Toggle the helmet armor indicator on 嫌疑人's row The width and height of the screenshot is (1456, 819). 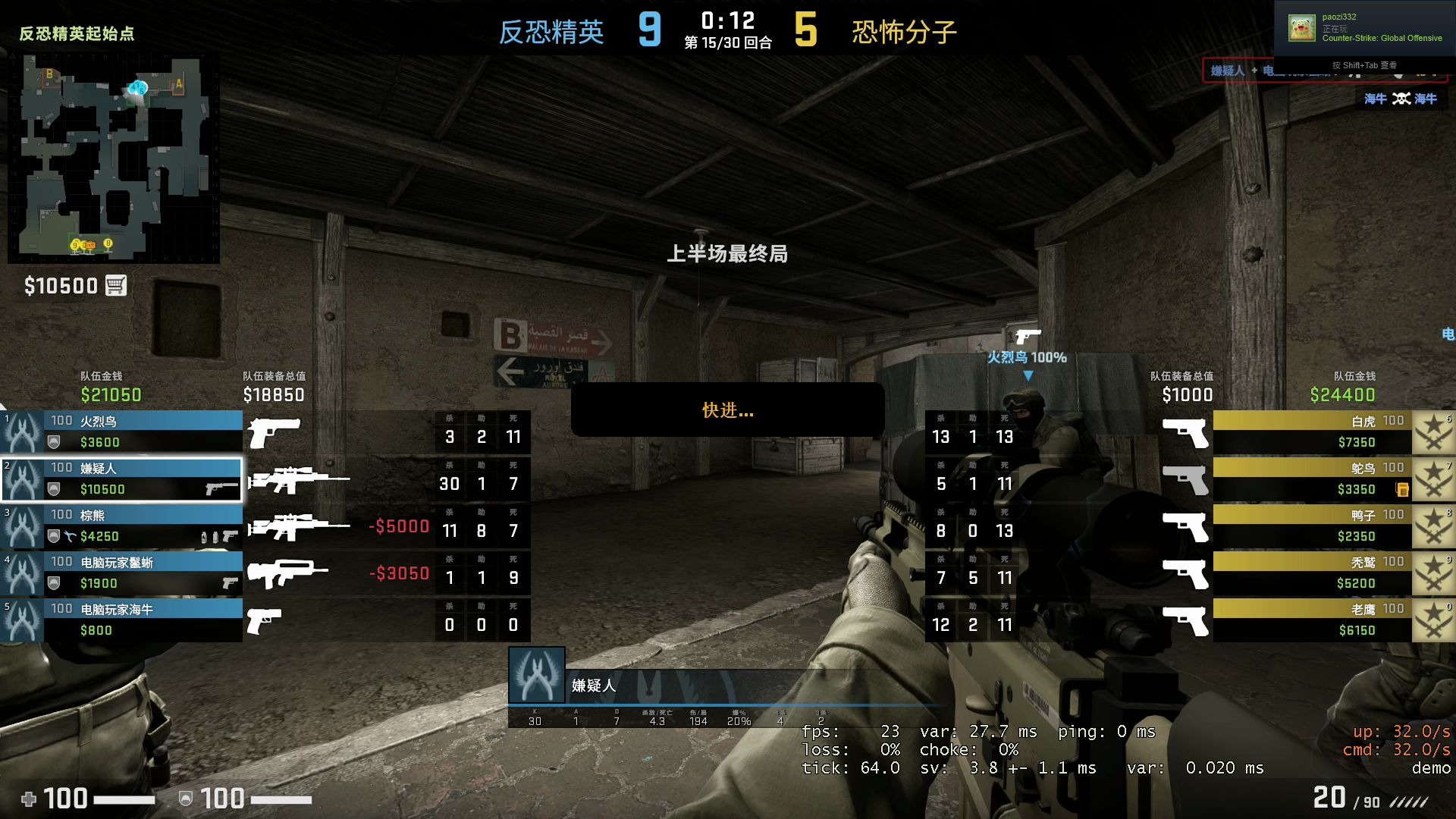(53, 488)
